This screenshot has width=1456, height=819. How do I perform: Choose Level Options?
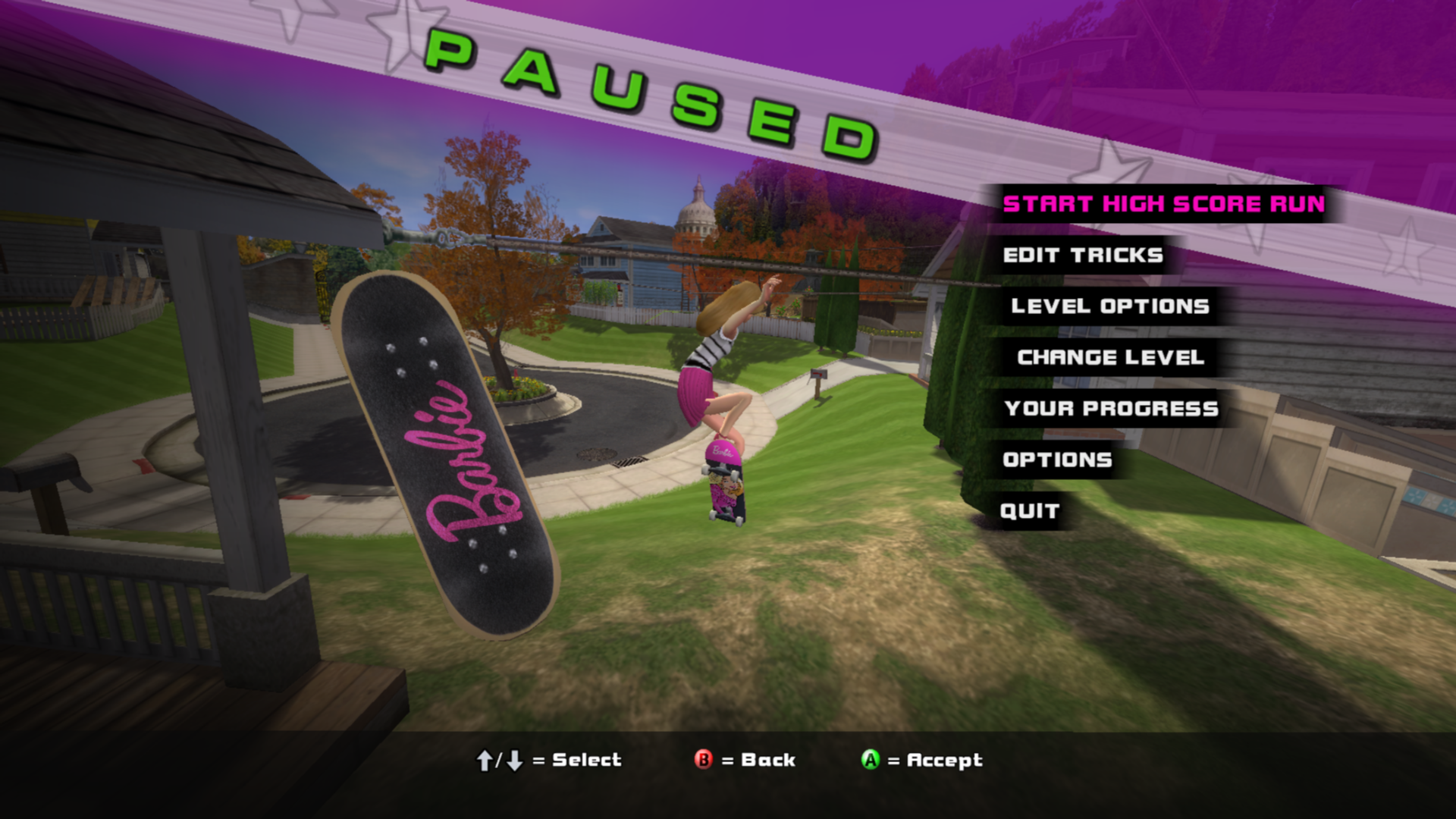pos(1109,306)
